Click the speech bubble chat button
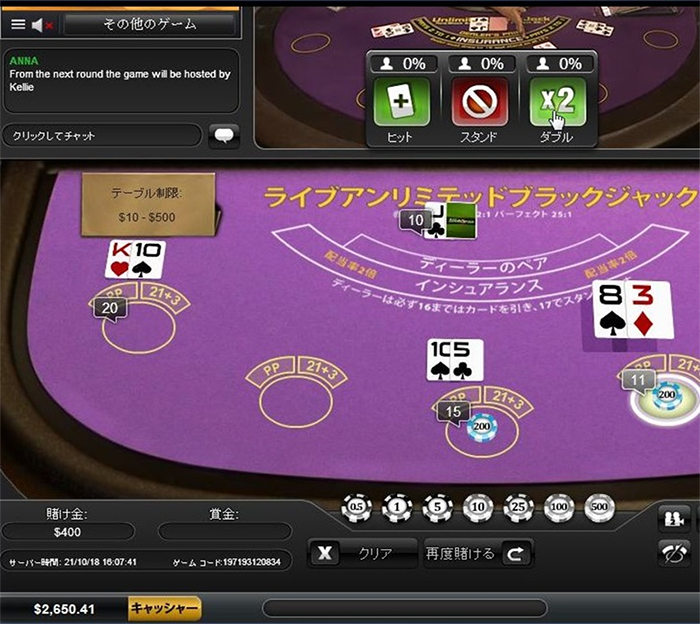 (x=224, y=135)
